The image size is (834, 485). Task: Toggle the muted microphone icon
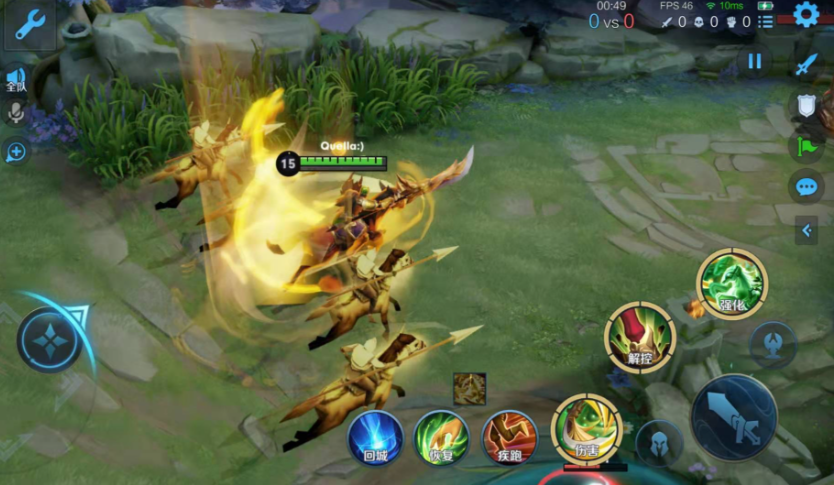tap(16, 113)
